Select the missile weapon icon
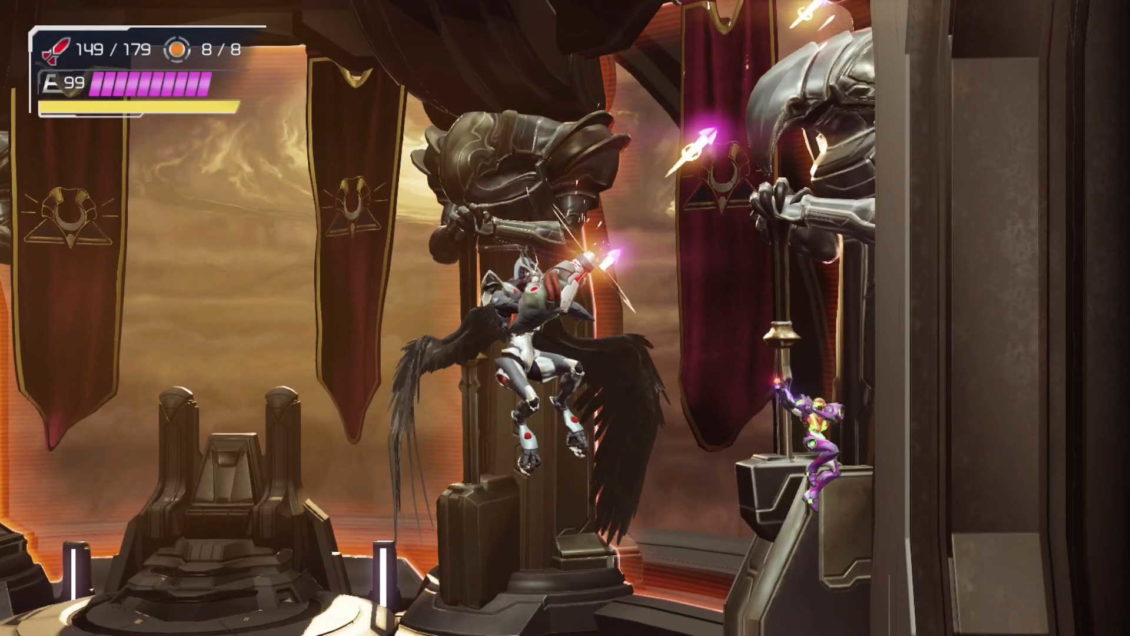The width and height of the screenshot is (1130, 636). (x=56, y=48)
